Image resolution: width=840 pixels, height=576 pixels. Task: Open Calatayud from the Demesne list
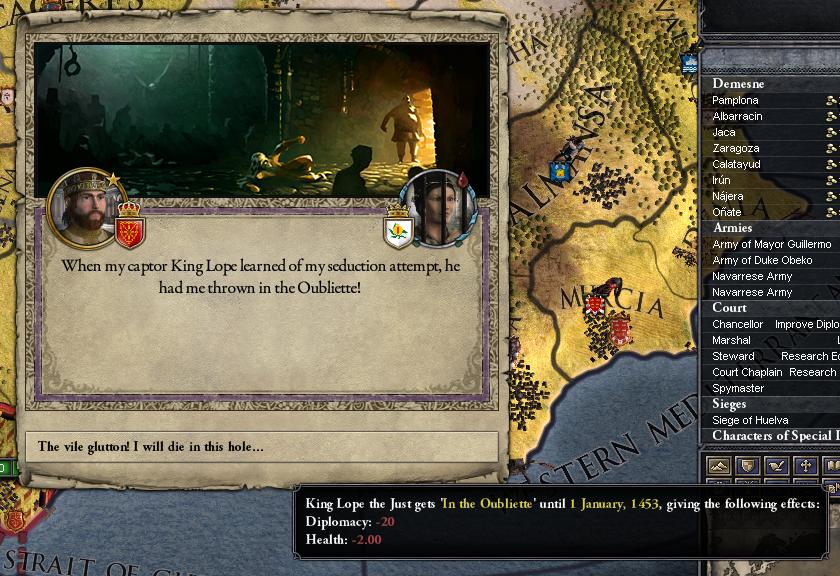point(736,164)
